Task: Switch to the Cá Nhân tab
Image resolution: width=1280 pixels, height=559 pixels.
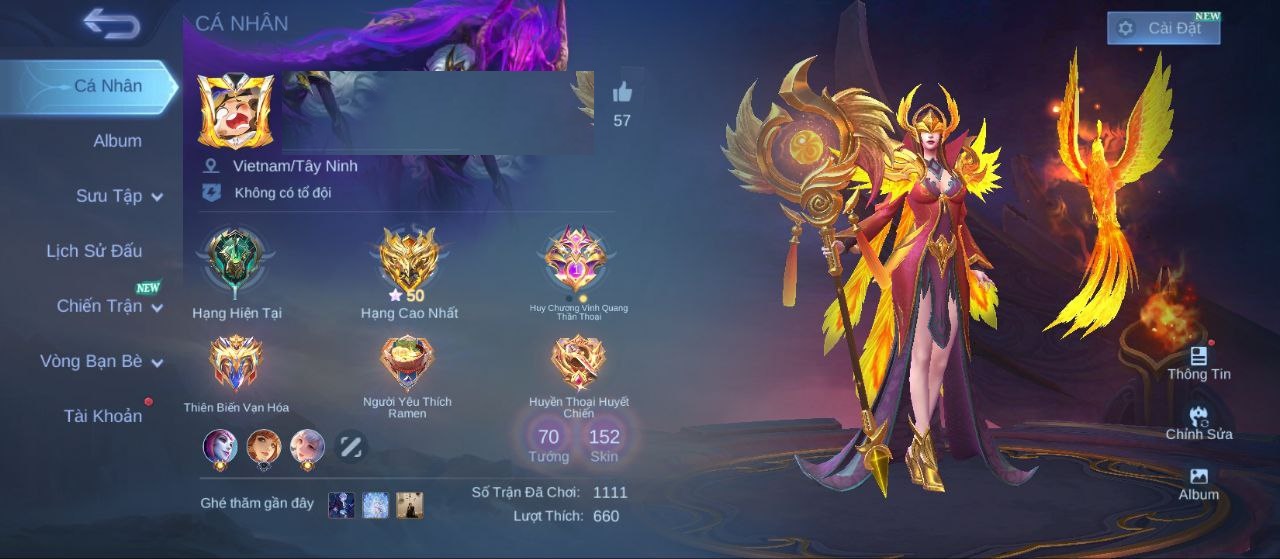Action: click(108, 86)
